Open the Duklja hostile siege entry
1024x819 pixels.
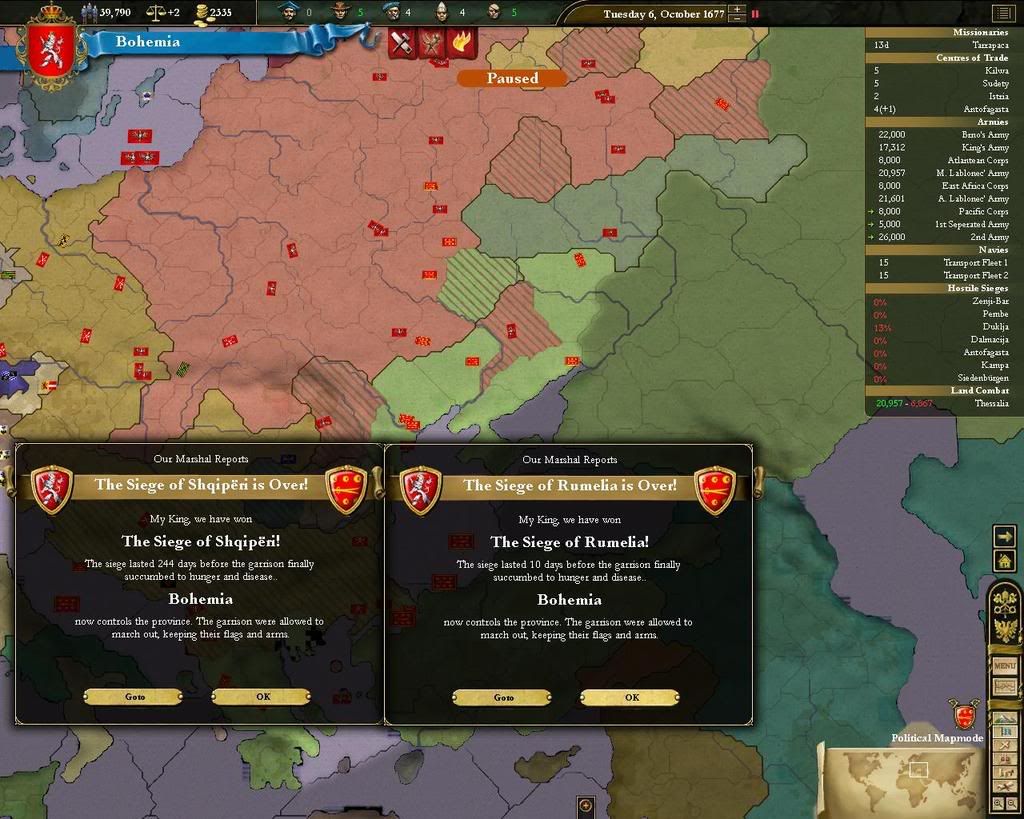click(x=994, y=327)
